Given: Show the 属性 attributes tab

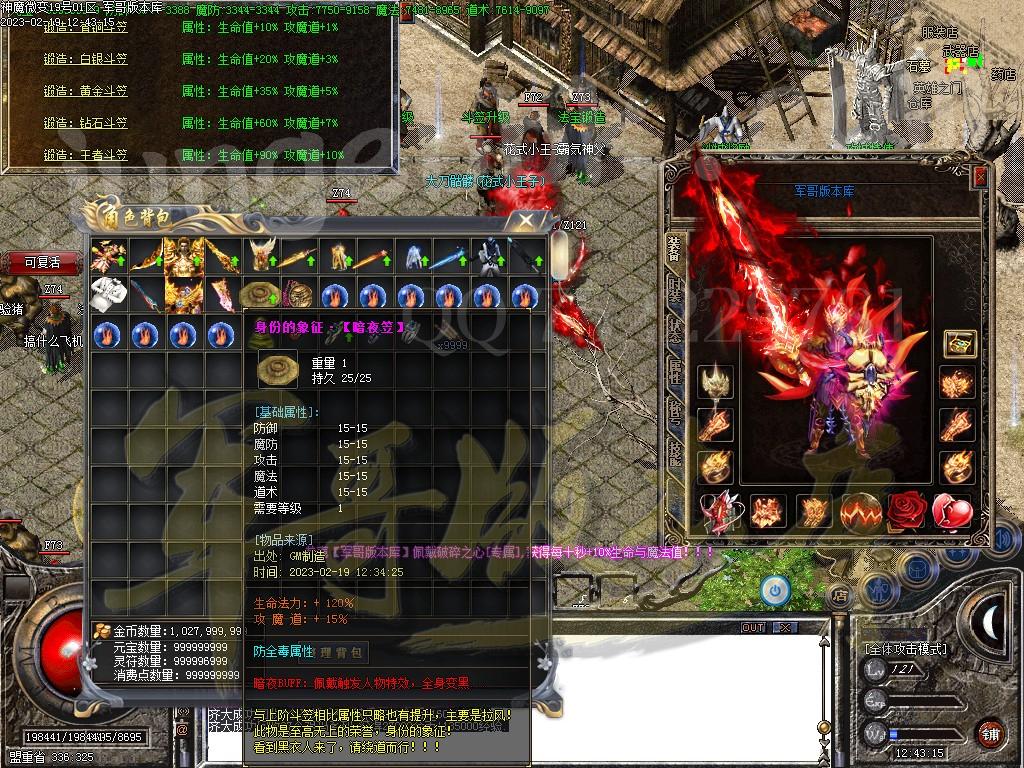Looking at the screenshot, I should (x=675, y=372).
